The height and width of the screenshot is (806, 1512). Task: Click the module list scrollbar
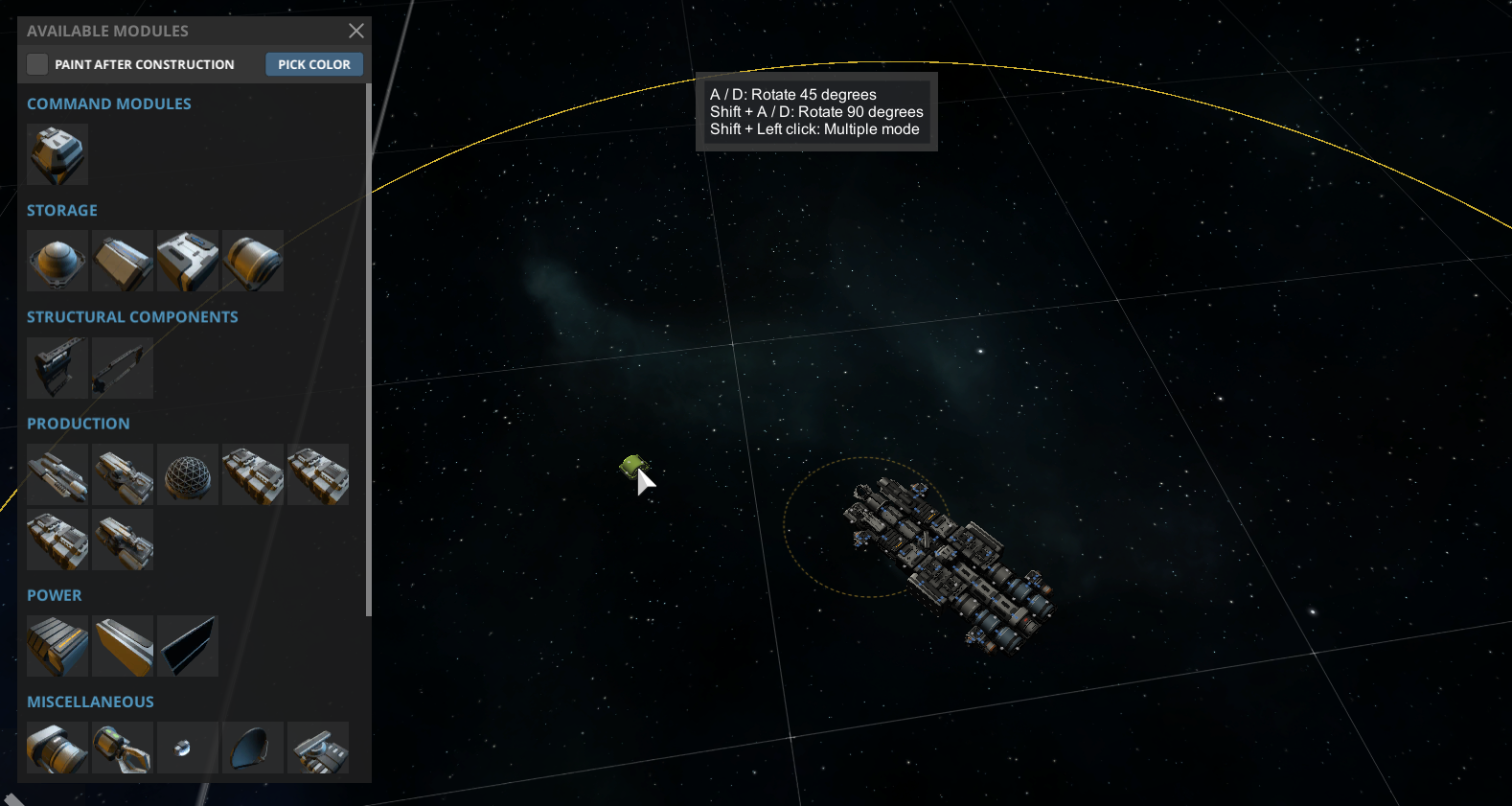[x=368, y=350]
